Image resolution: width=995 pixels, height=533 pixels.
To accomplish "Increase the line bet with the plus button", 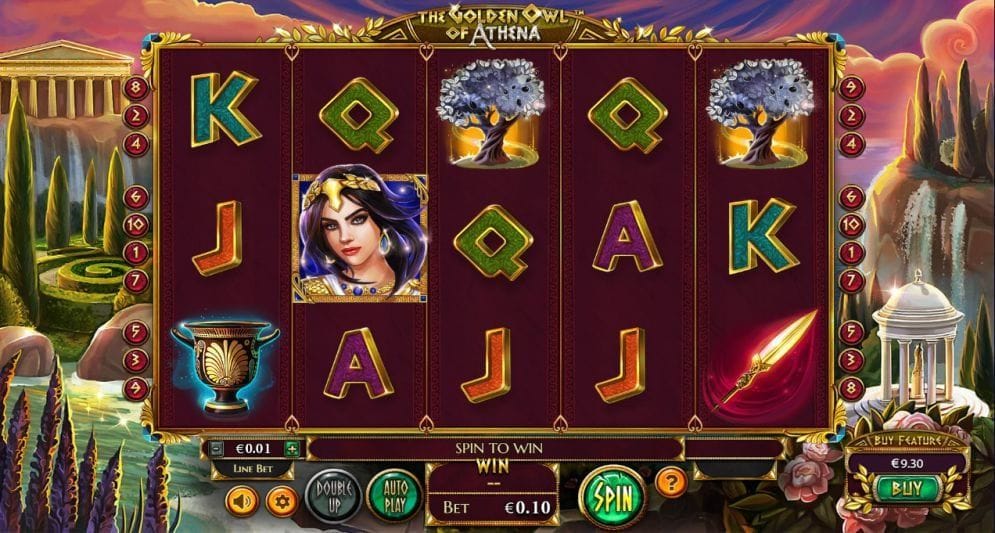I will (x=292, y=449).
